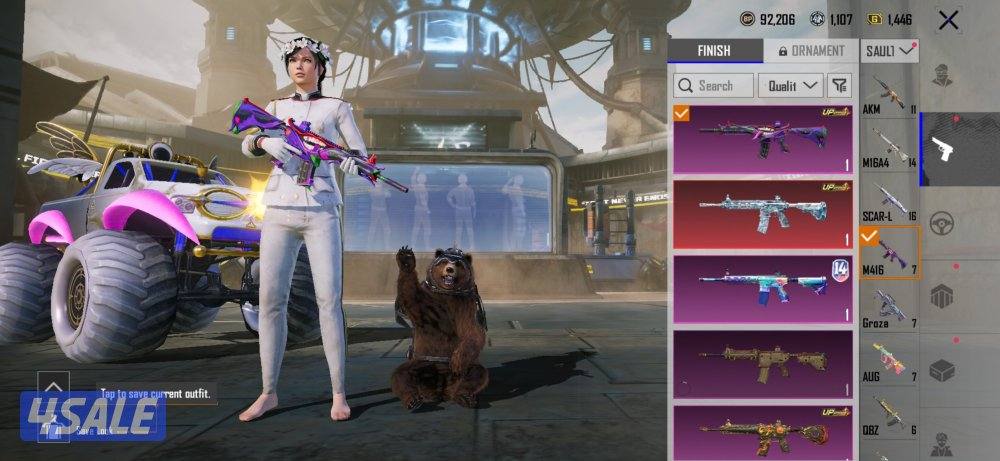This screenshot has height=461, width=1000.
Task: Open the masked character outfit category
Action: [x=941, y=75]
